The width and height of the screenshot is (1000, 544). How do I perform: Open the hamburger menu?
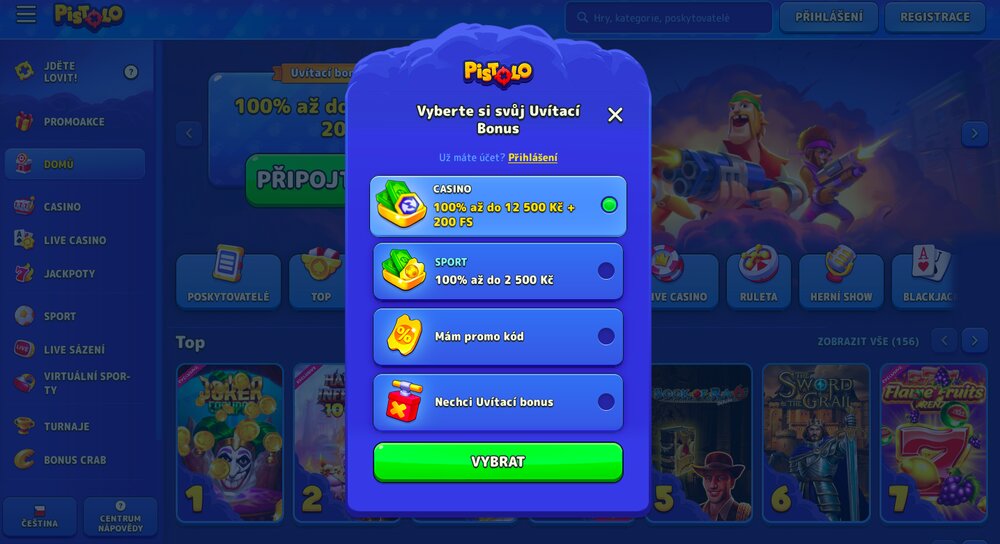pos(26,15)
